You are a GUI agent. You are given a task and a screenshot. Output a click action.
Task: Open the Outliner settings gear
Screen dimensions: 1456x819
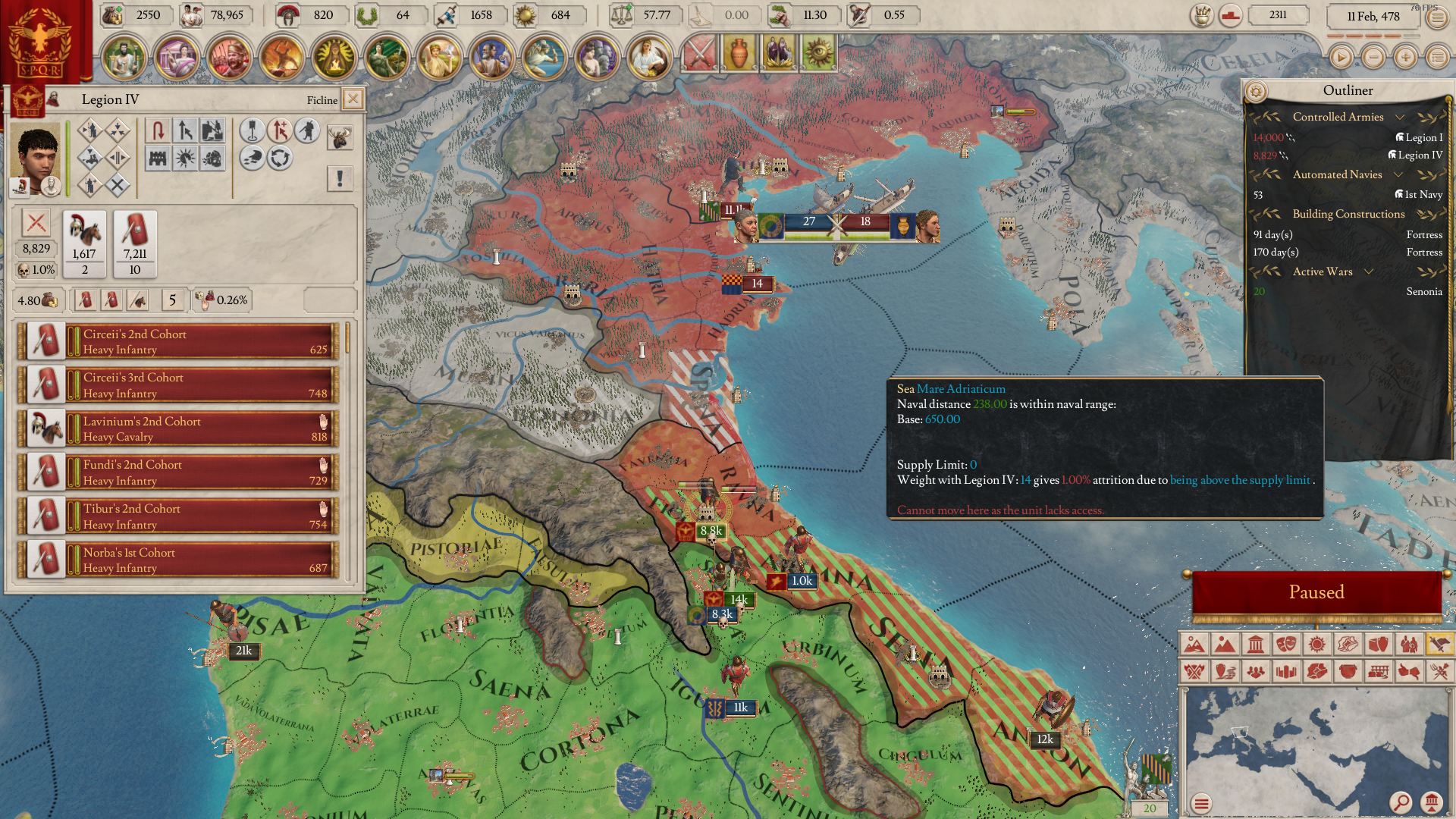coord(1256,92)
